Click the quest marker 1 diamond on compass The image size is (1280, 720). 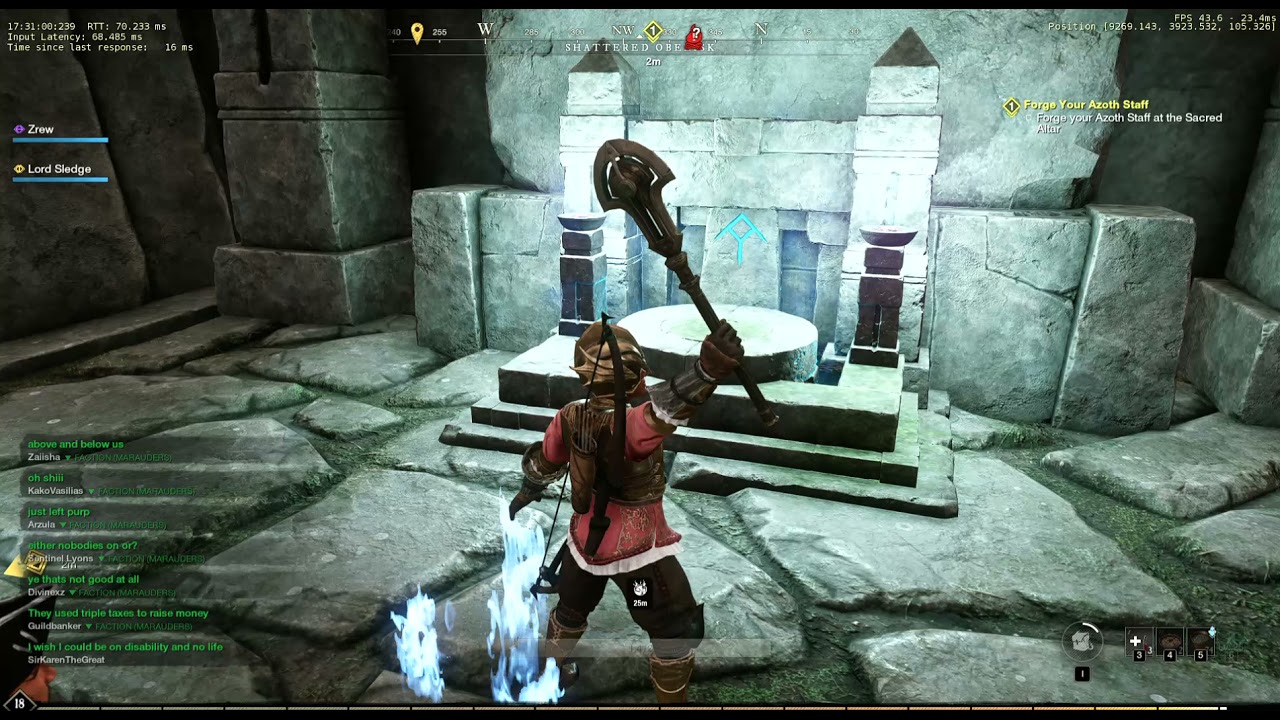pyautogui.click(x=651, y=30)
